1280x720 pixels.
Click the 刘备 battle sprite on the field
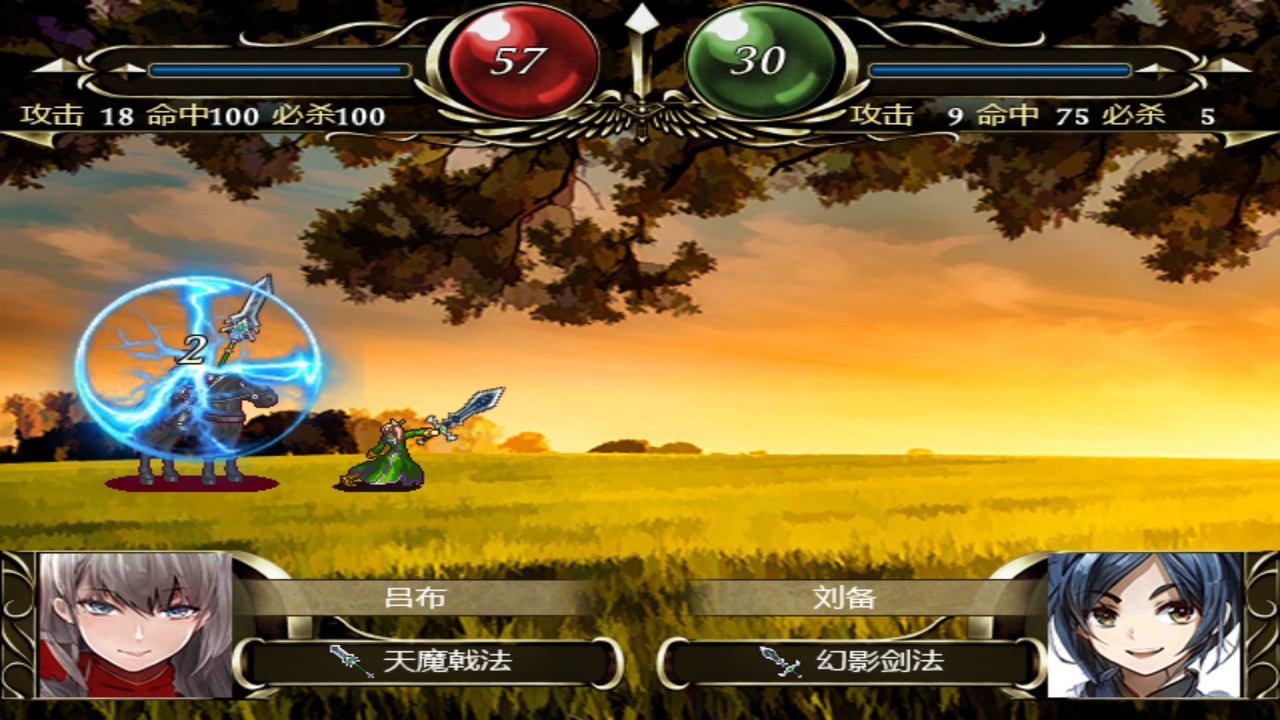pos(385,455)
